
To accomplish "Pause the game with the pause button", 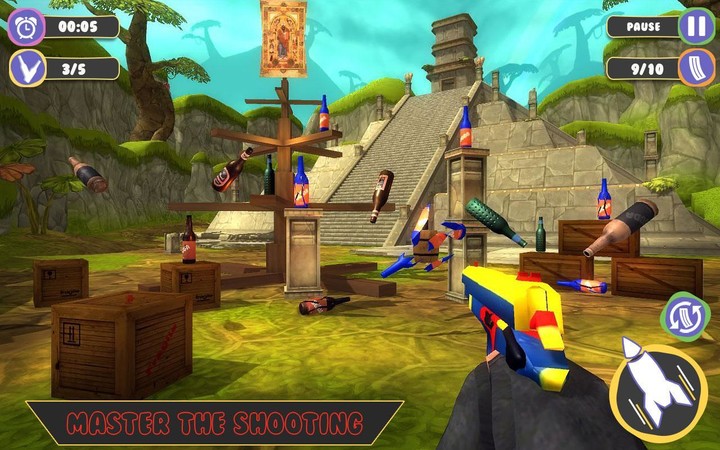I will click(696, 25).
